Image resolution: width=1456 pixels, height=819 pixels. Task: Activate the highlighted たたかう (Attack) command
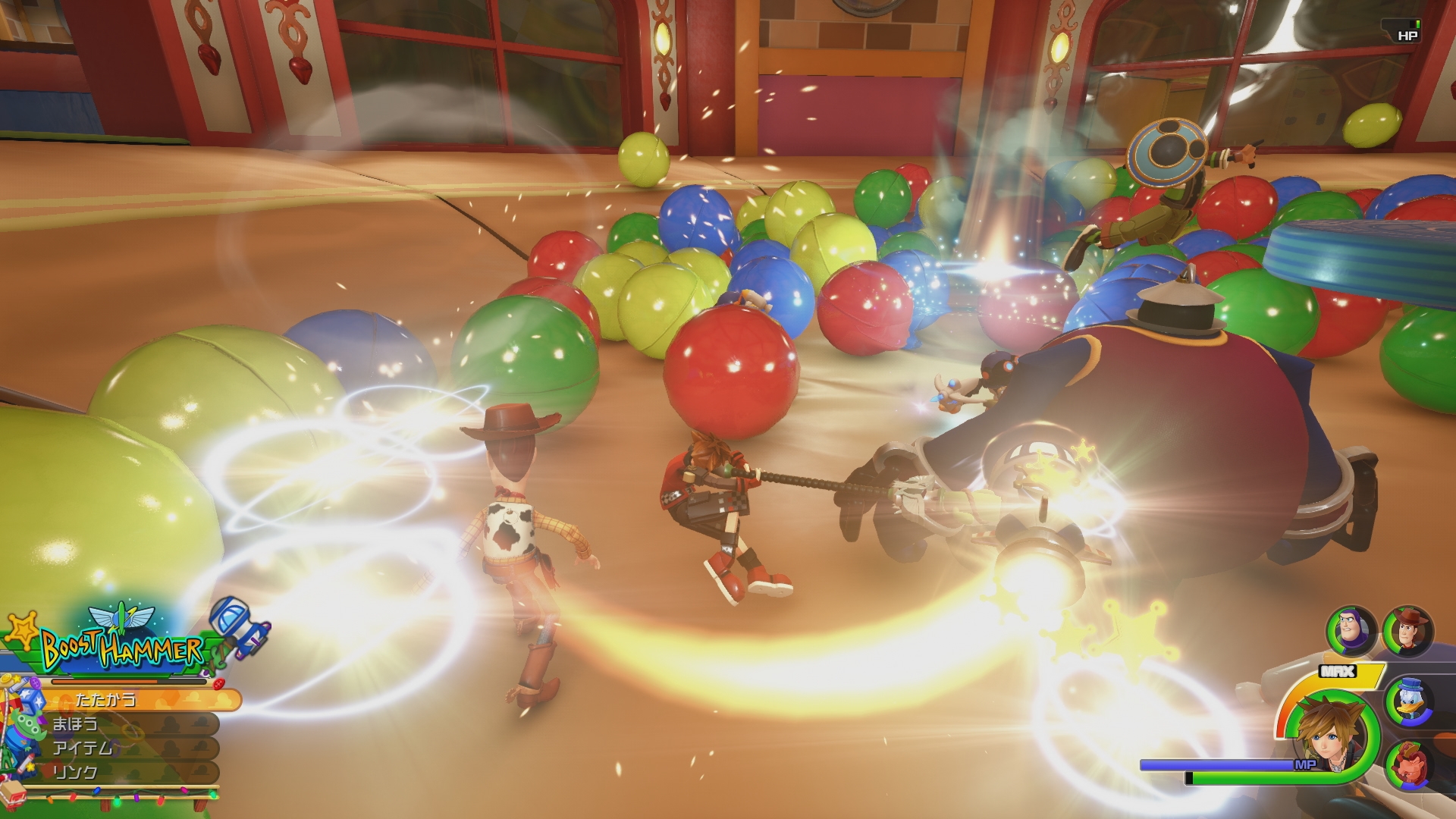(x=106, y=701)
